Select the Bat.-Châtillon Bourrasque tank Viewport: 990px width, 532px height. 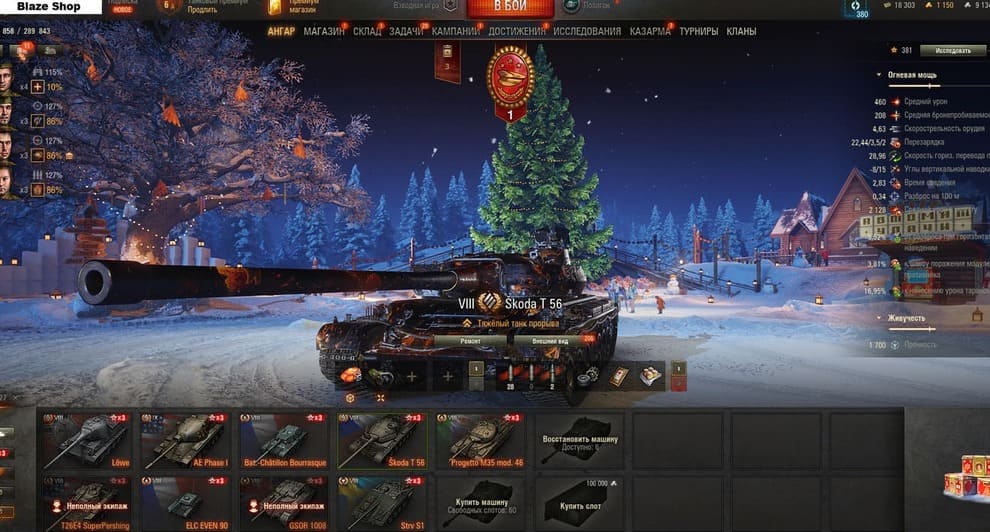pyautogui.click(x=283, y=440)
